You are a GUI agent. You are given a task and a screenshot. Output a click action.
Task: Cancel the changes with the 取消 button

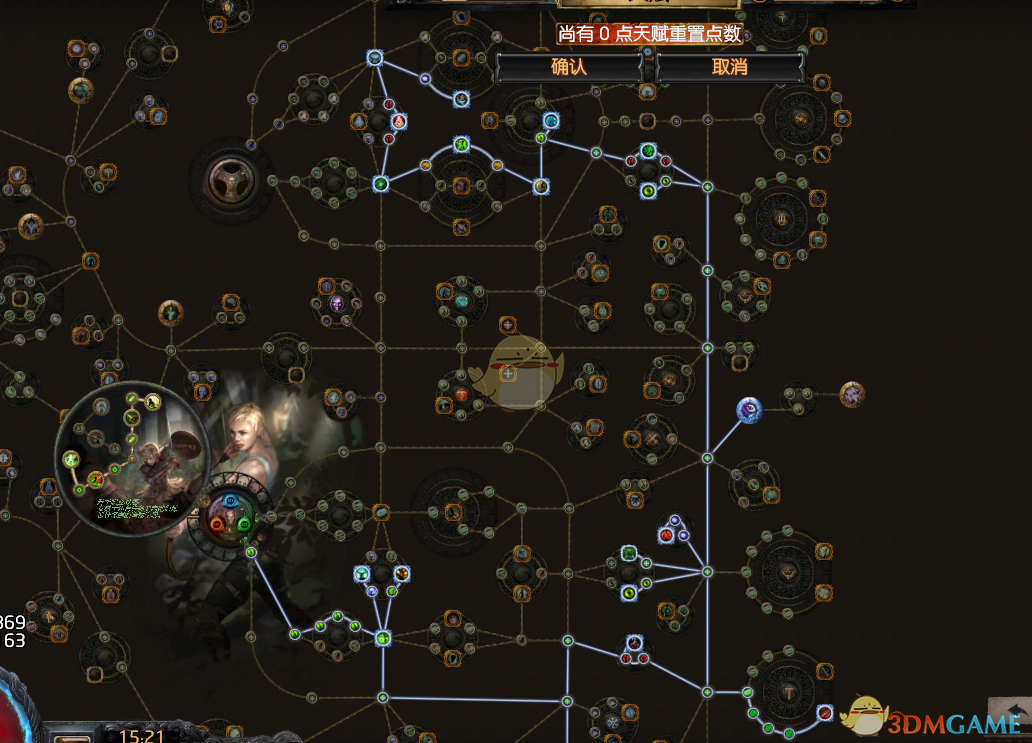[730, 67]
